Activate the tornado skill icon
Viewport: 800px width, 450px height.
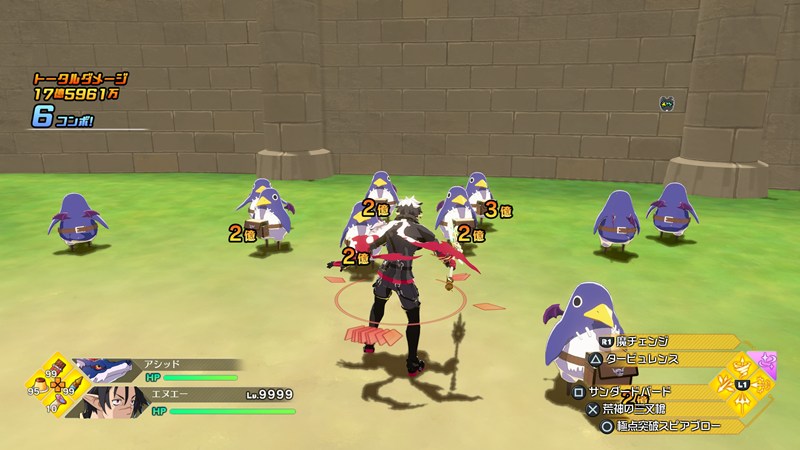pos(741,364)
